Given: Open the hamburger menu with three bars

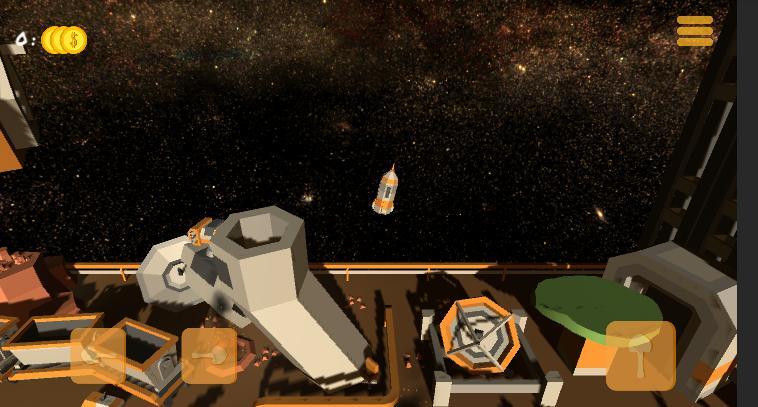Looking at the screenshot, I should (695, 31).
